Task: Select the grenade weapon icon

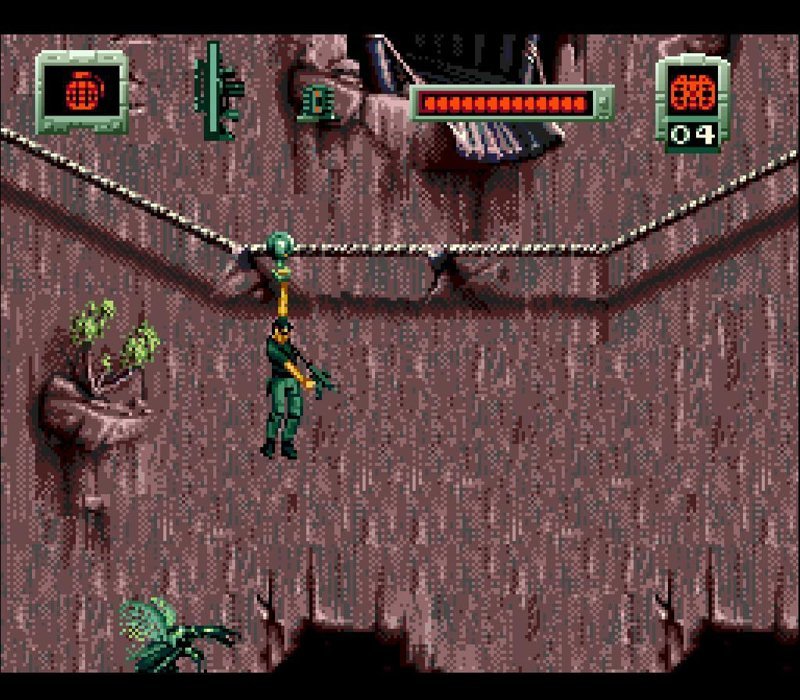Action: click(x=82, y=93)
